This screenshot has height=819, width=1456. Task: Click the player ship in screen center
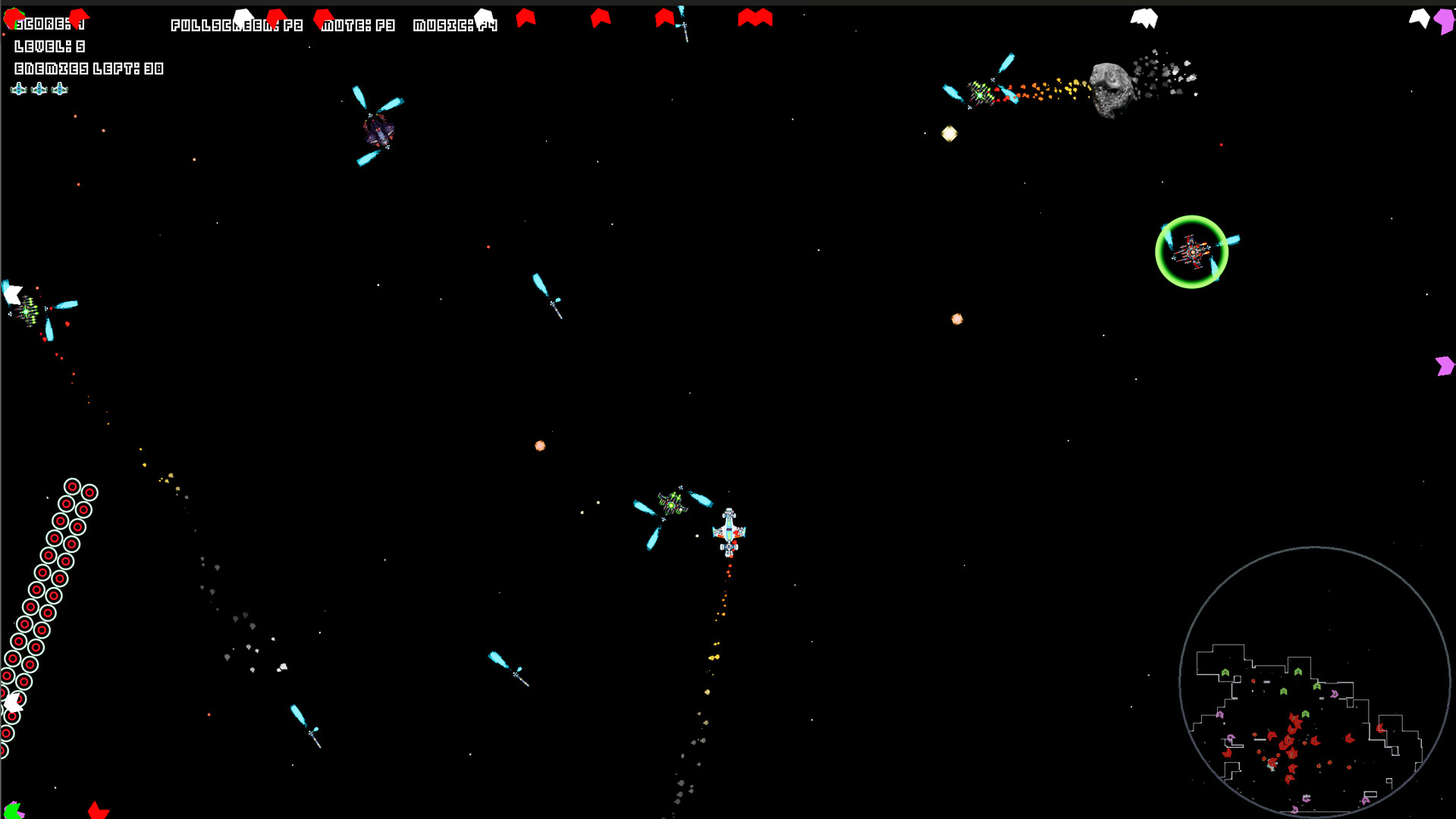(x=729, y=531)
